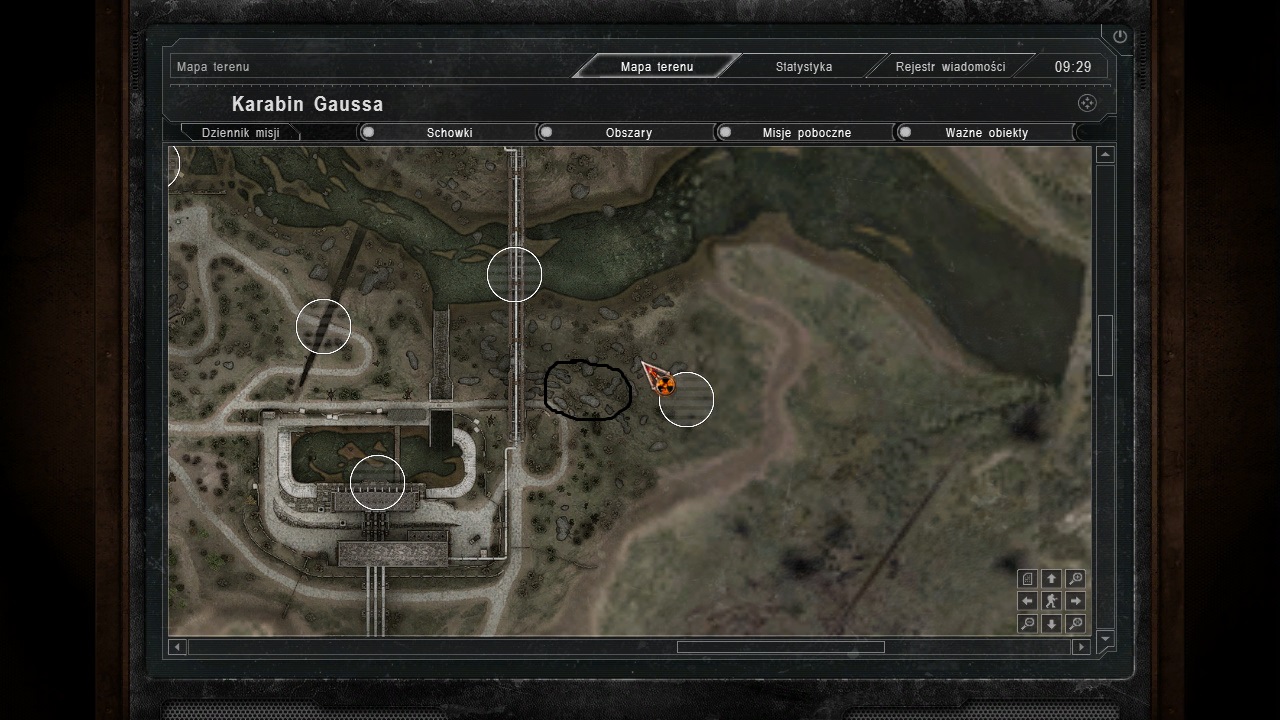This screenshot has width=1280, height=720.
Task: Select the orange radiation quest marker
Action: pyautogui.click(x=666, y=385)
